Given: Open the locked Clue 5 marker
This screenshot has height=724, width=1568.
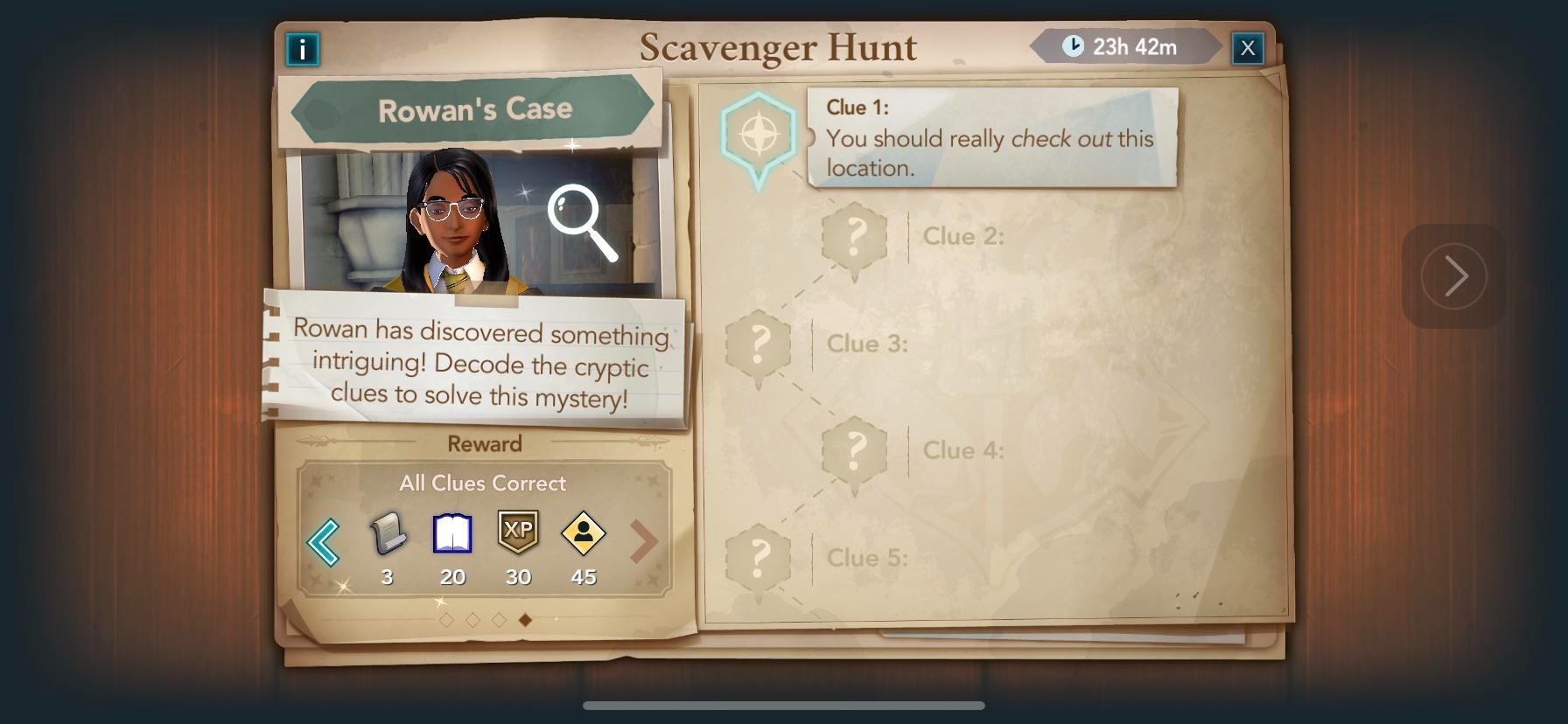Looking at the screenshot, I should [x=759, y=559].
